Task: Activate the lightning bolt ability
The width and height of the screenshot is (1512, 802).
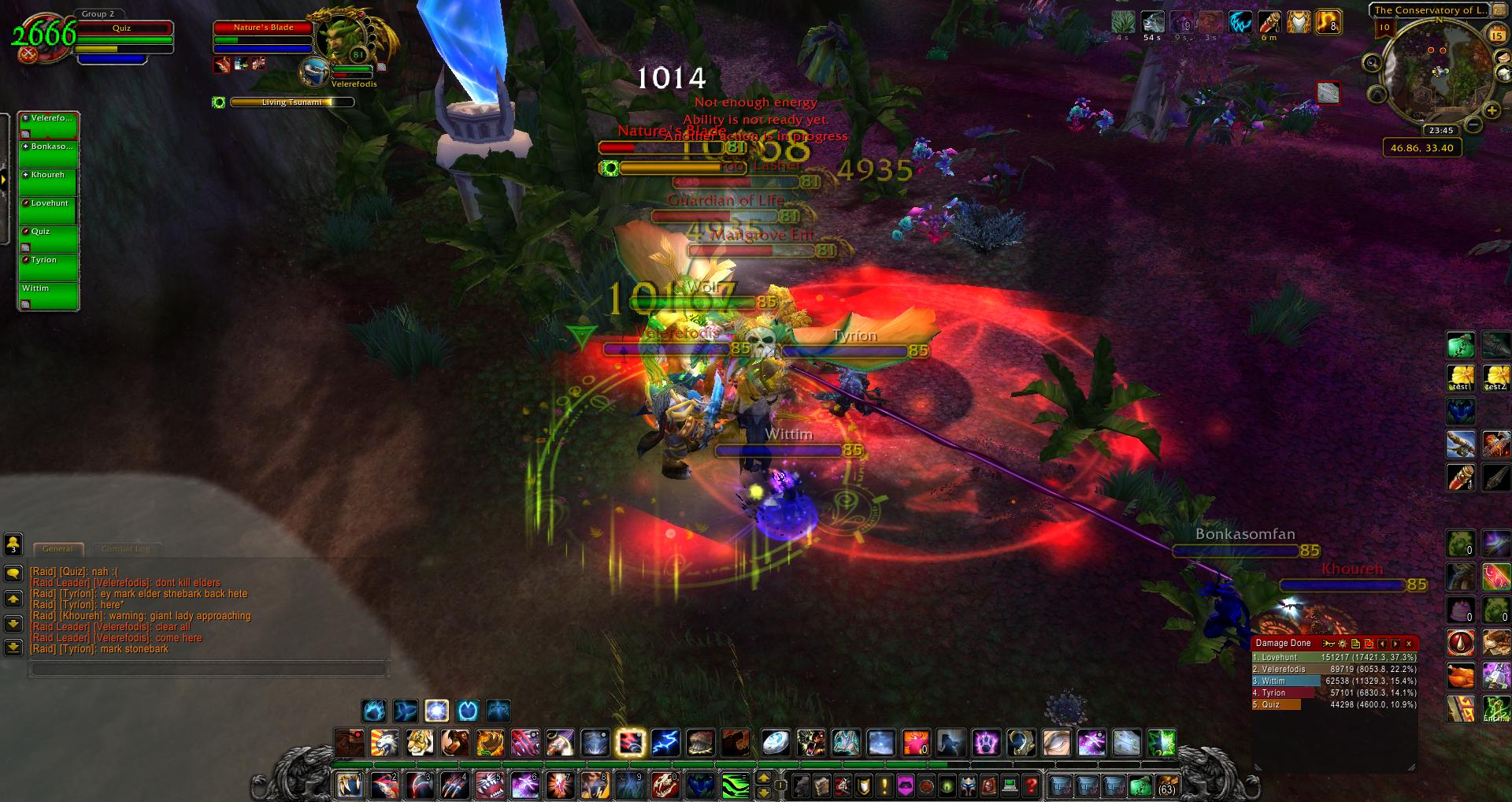Action: pyautogui.click(x=665, y=742)
